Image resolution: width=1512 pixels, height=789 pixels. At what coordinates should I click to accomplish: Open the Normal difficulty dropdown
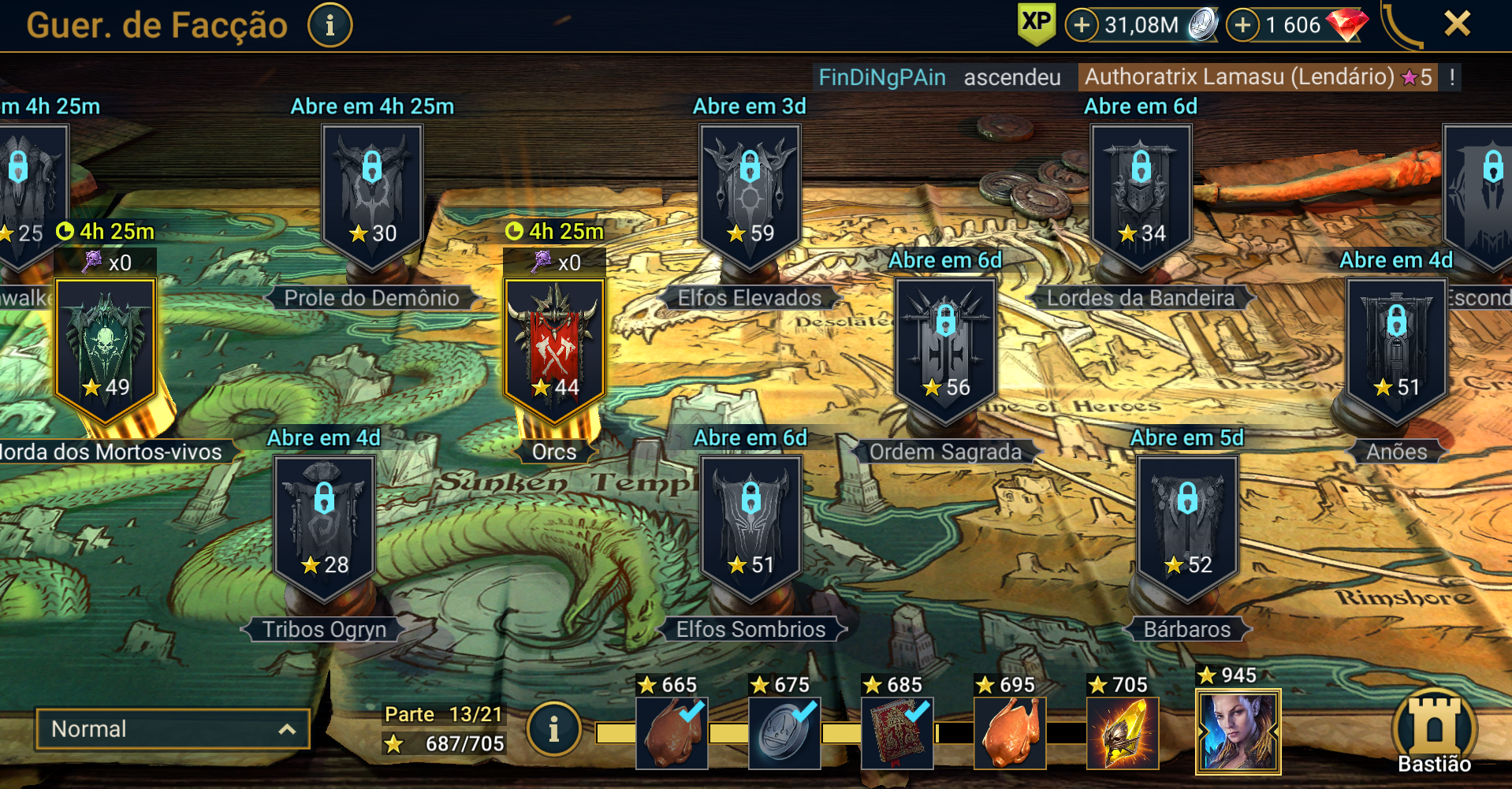[x=173, y=729]
